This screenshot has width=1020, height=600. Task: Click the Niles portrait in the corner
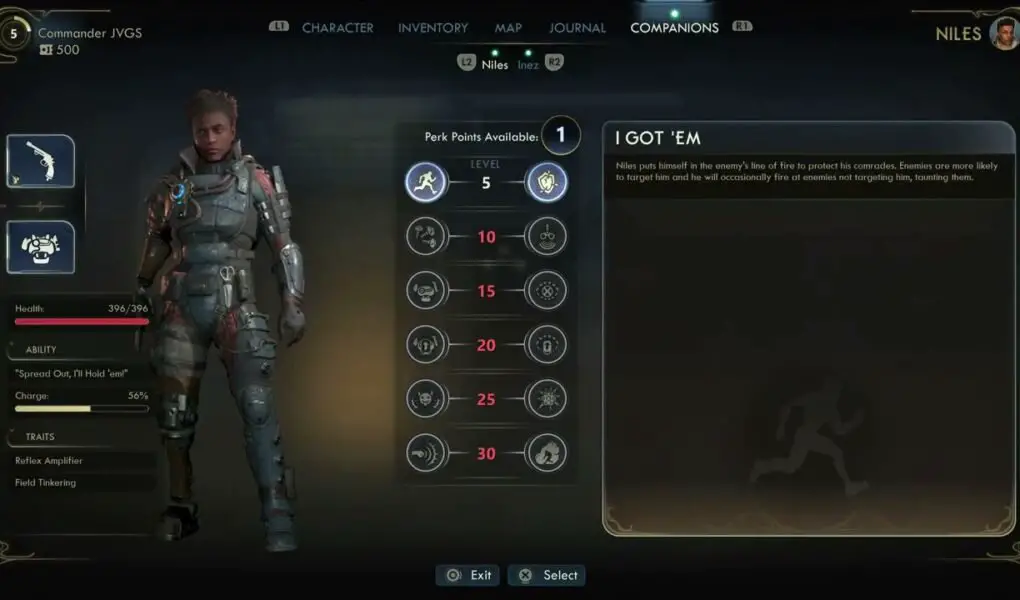pos(1003,33)
